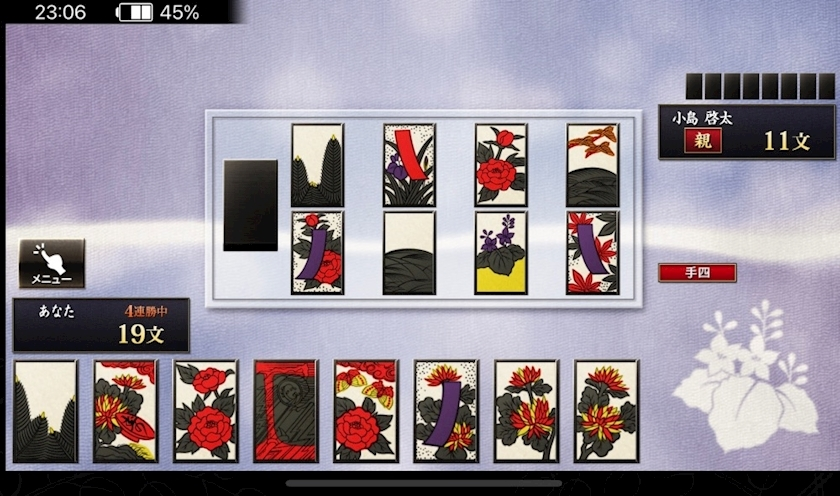
Task: Click the face-down black draw deck
Action: [x=250, y=205]
